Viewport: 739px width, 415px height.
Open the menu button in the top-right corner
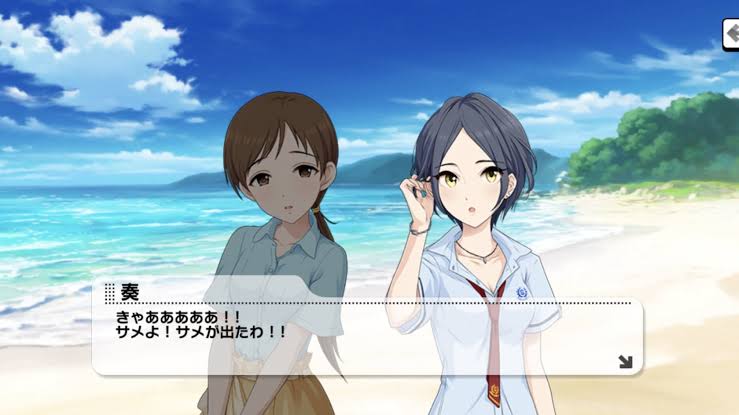[730, 35]
